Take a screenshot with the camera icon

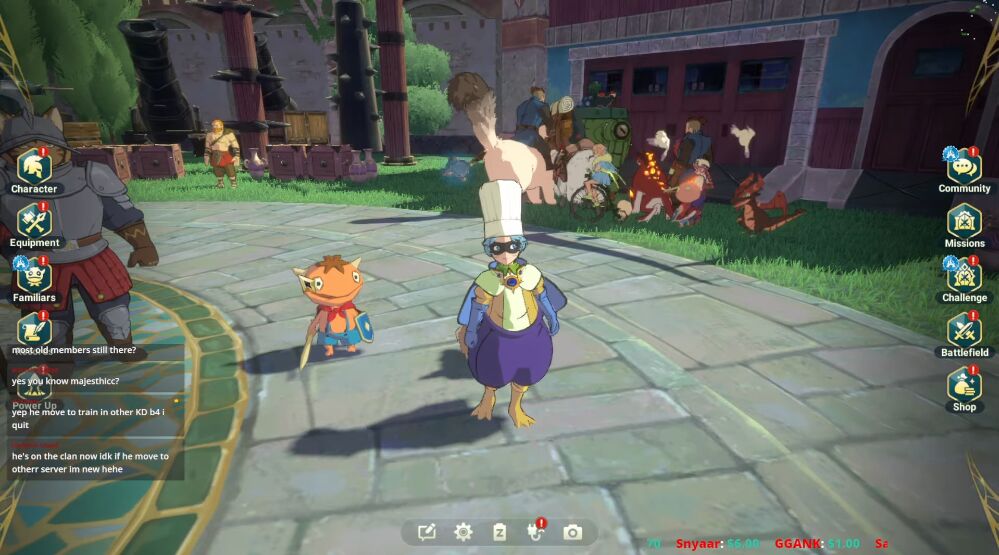(x=572, y=532)
